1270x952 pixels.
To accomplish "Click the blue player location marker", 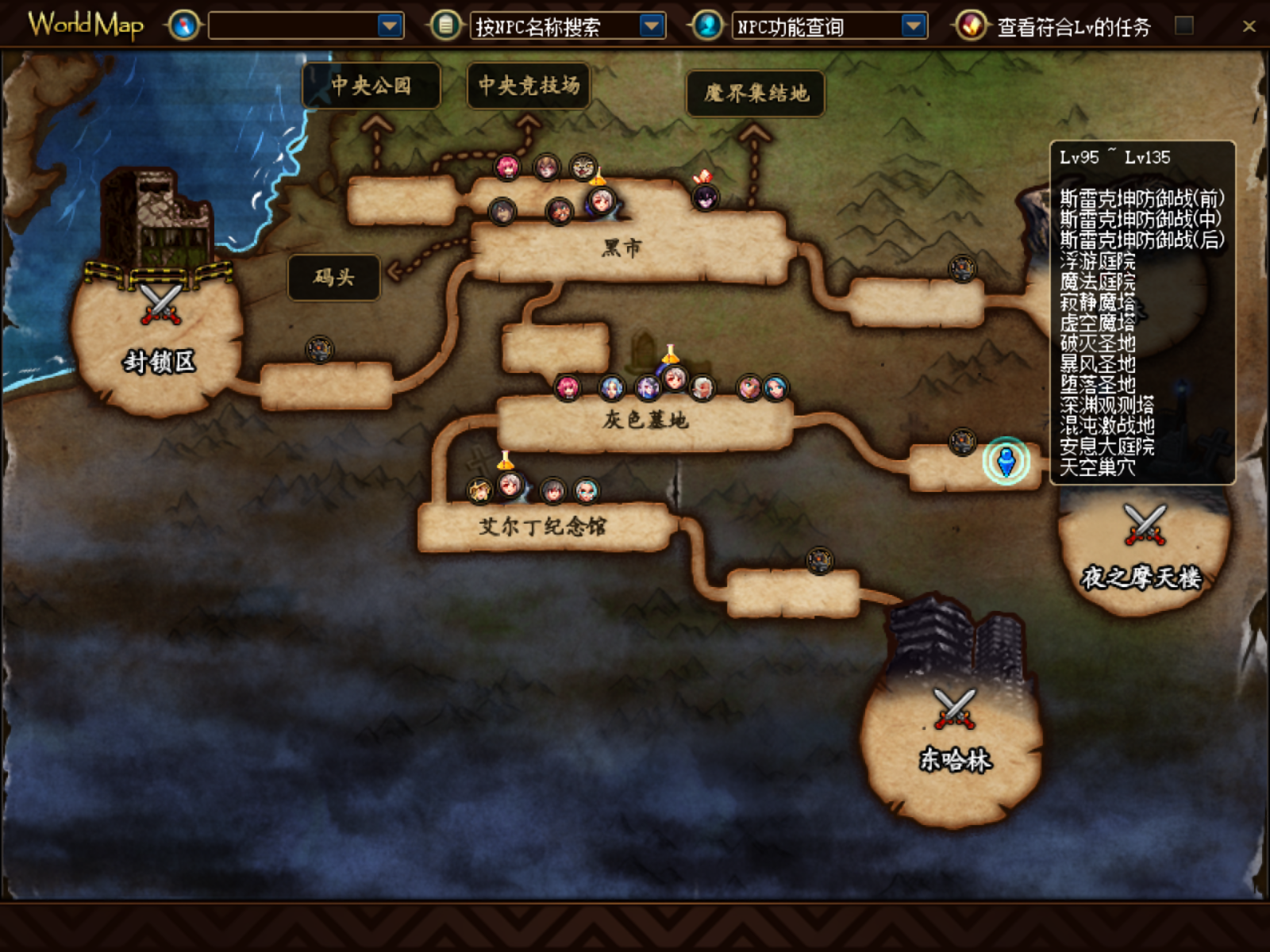I will [1006, 461].
